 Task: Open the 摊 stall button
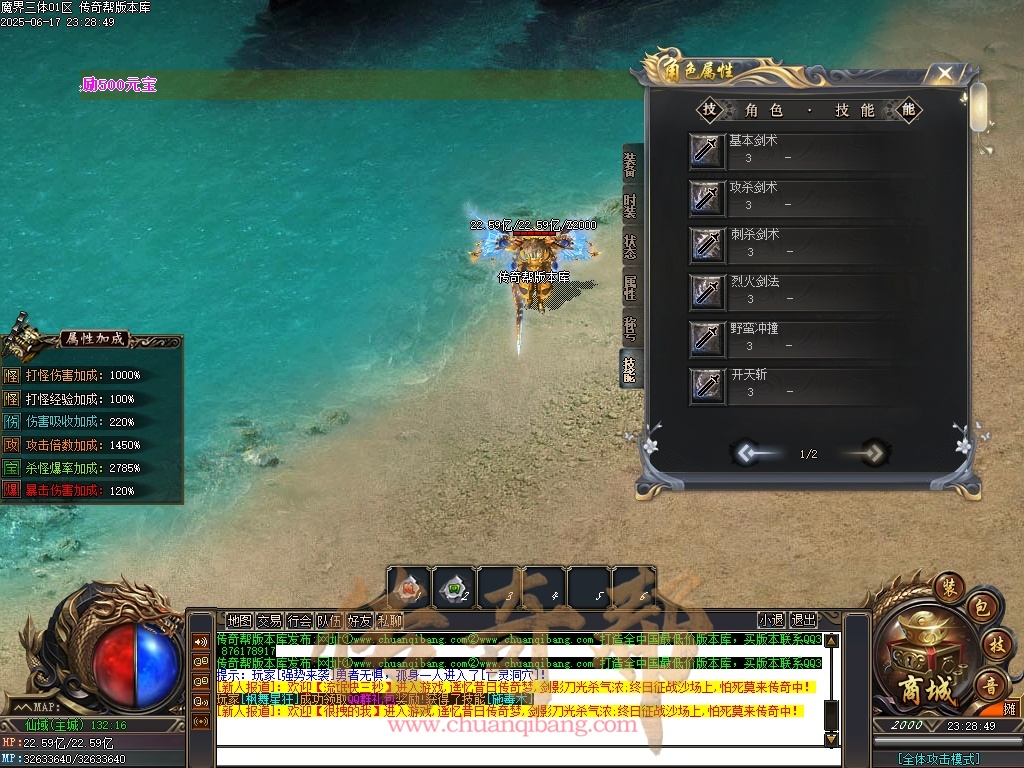tap(1010, 708)
